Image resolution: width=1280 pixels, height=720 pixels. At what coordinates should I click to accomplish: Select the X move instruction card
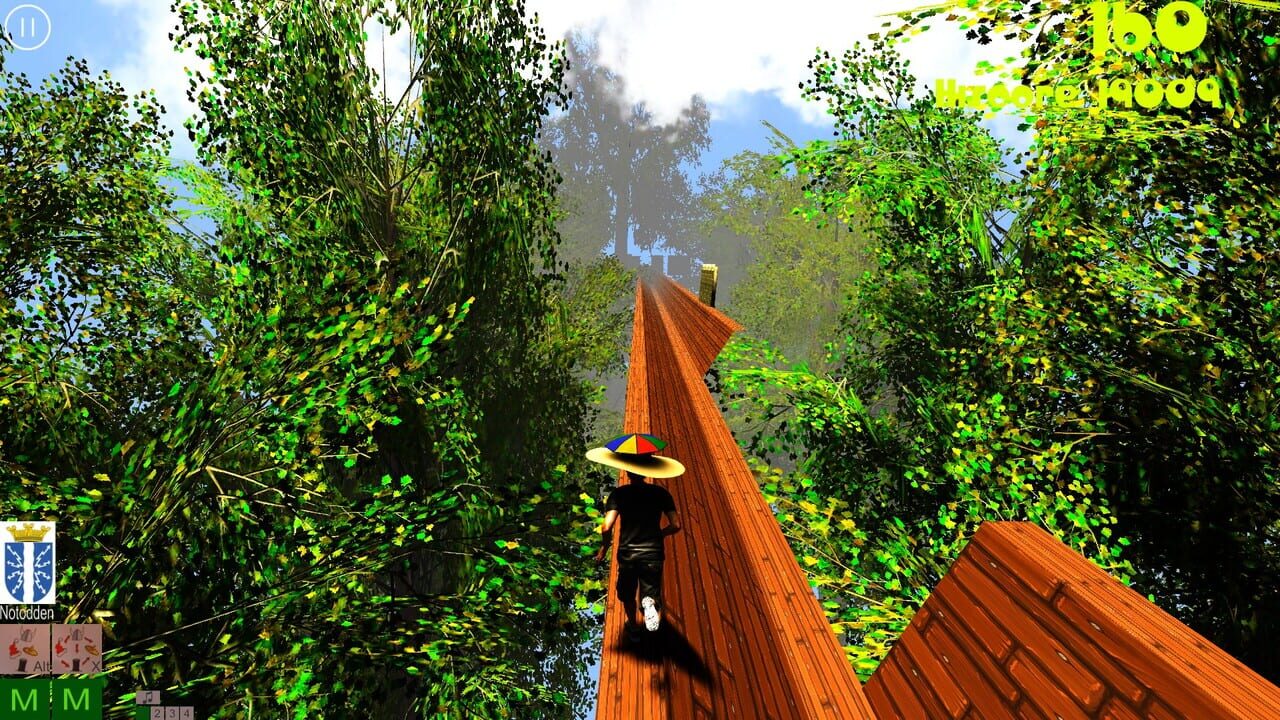pos(77,648)
